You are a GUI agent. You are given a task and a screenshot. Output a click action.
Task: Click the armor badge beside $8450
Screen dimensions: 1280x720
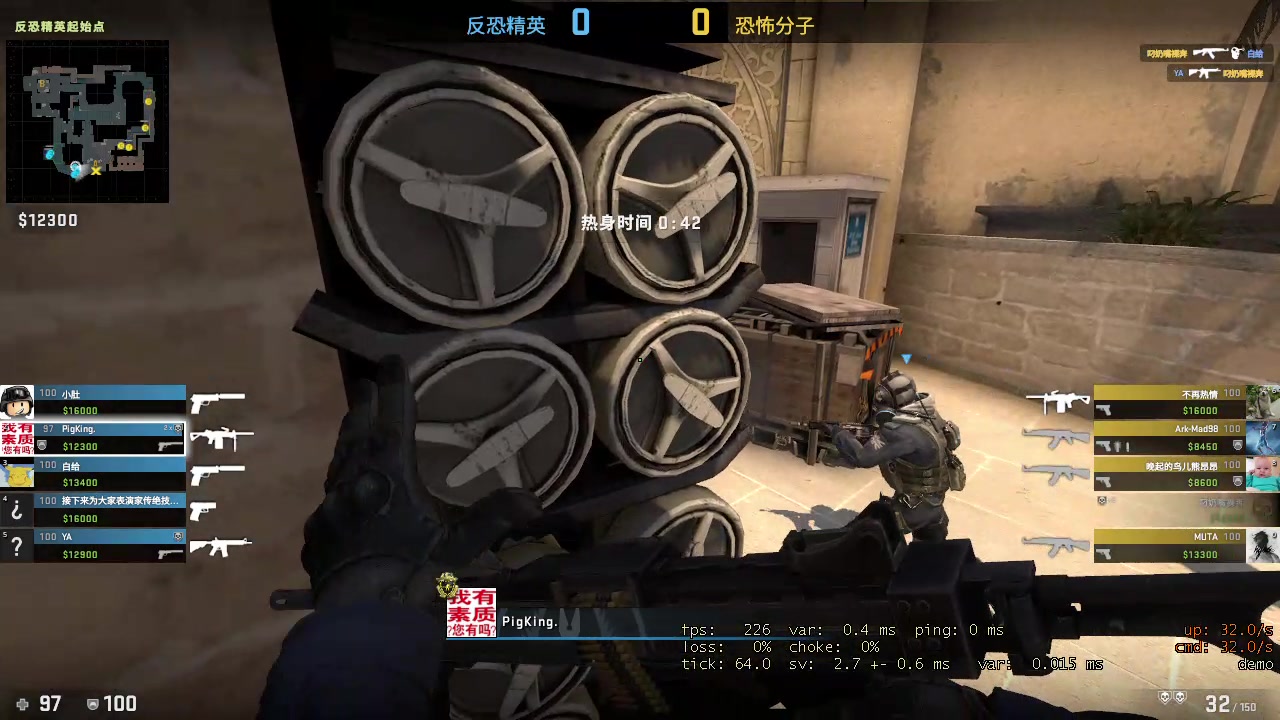pos(1238,445)
